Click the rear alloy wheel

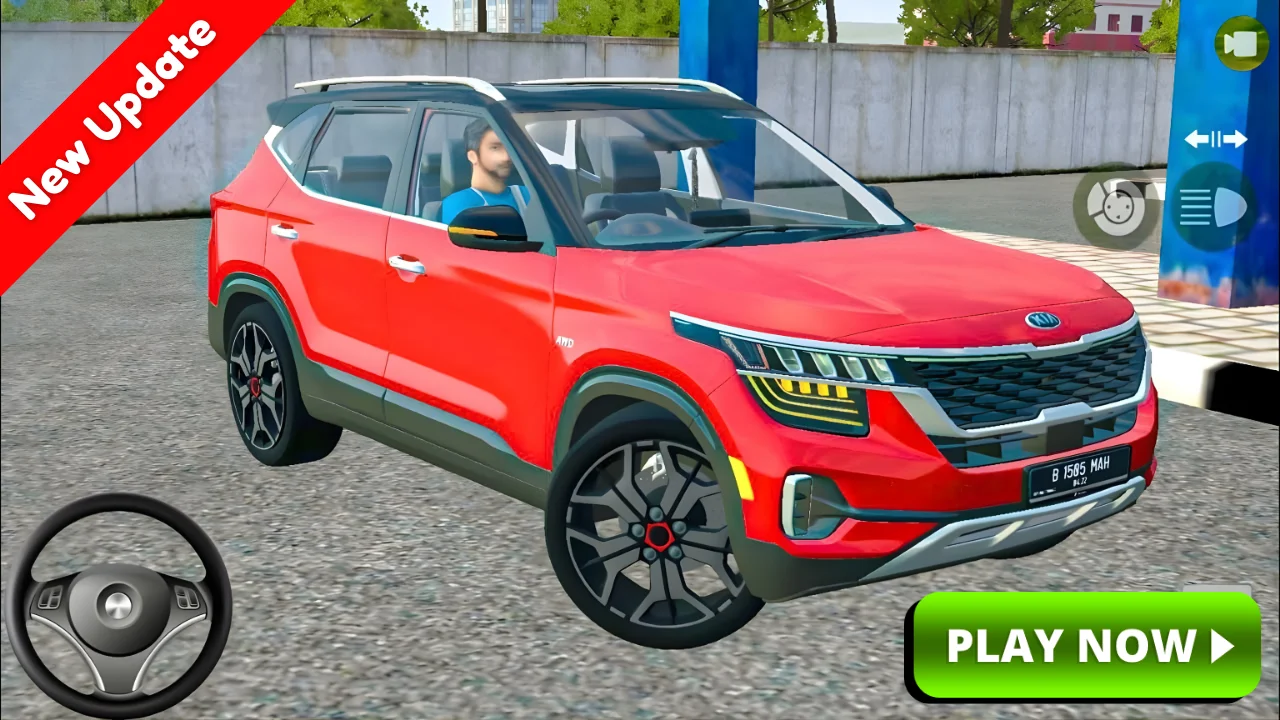tap(258, 385)
